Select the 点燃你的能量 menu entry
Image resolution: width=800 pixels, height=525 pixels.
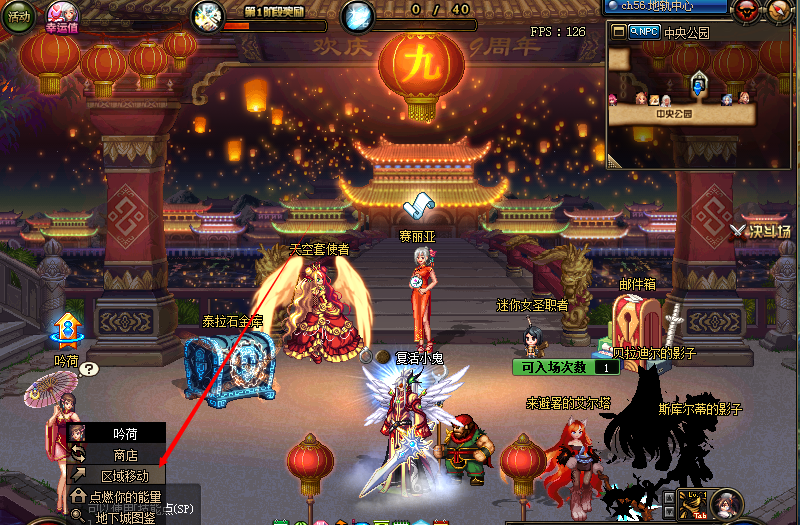[x=125, y=497]
